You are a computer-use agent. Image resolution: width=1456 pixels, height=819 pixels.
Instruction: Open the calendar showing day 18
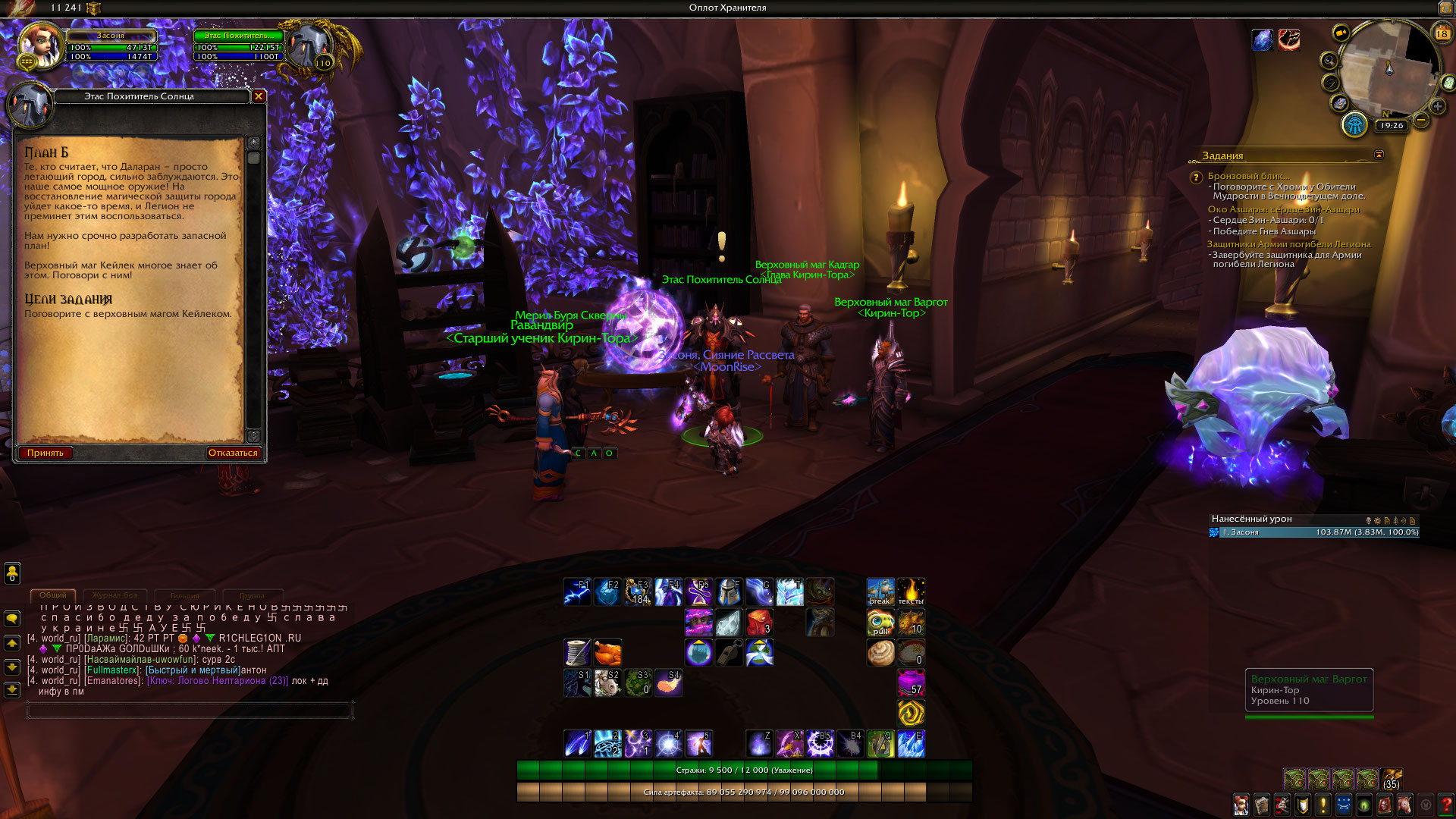tap(1442, 33)
